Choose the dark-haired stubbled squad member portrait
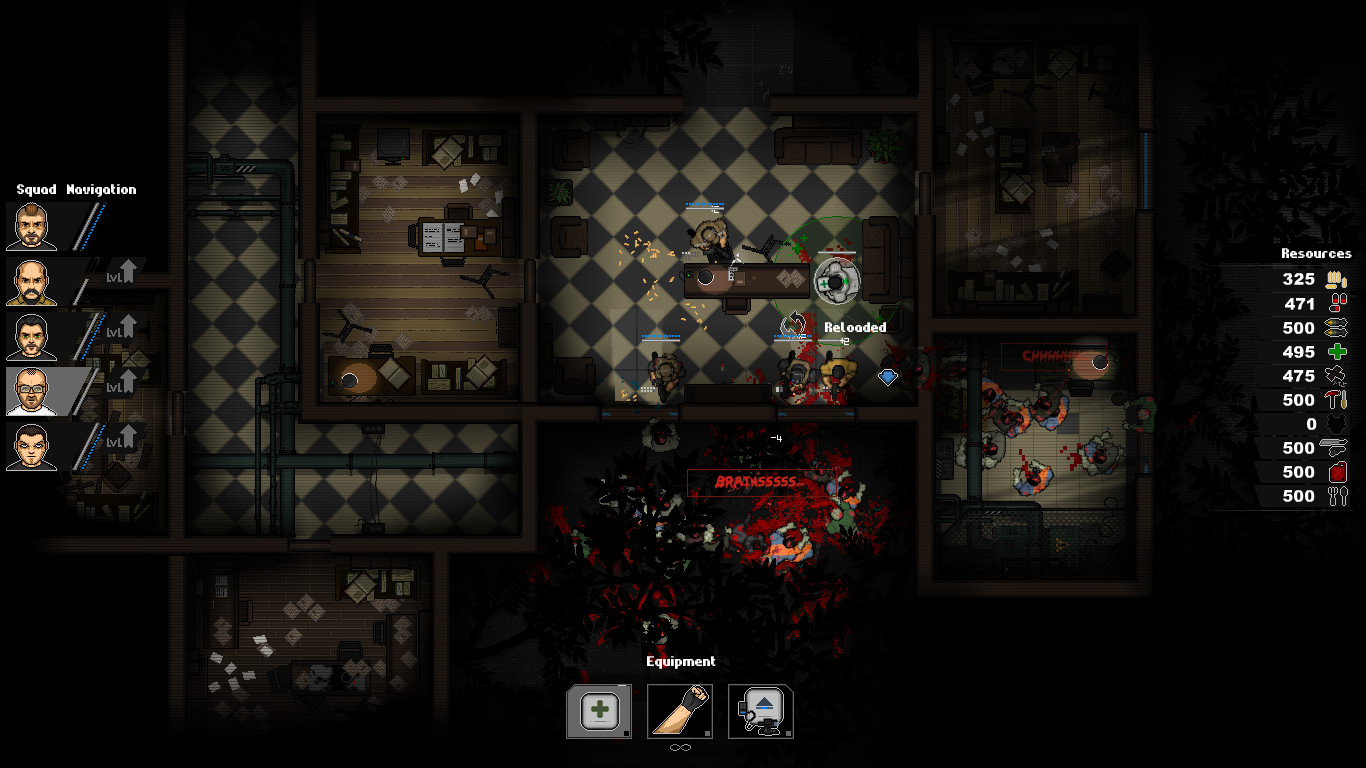Viewport: 1366px width, 768px height. pos(31,337)
